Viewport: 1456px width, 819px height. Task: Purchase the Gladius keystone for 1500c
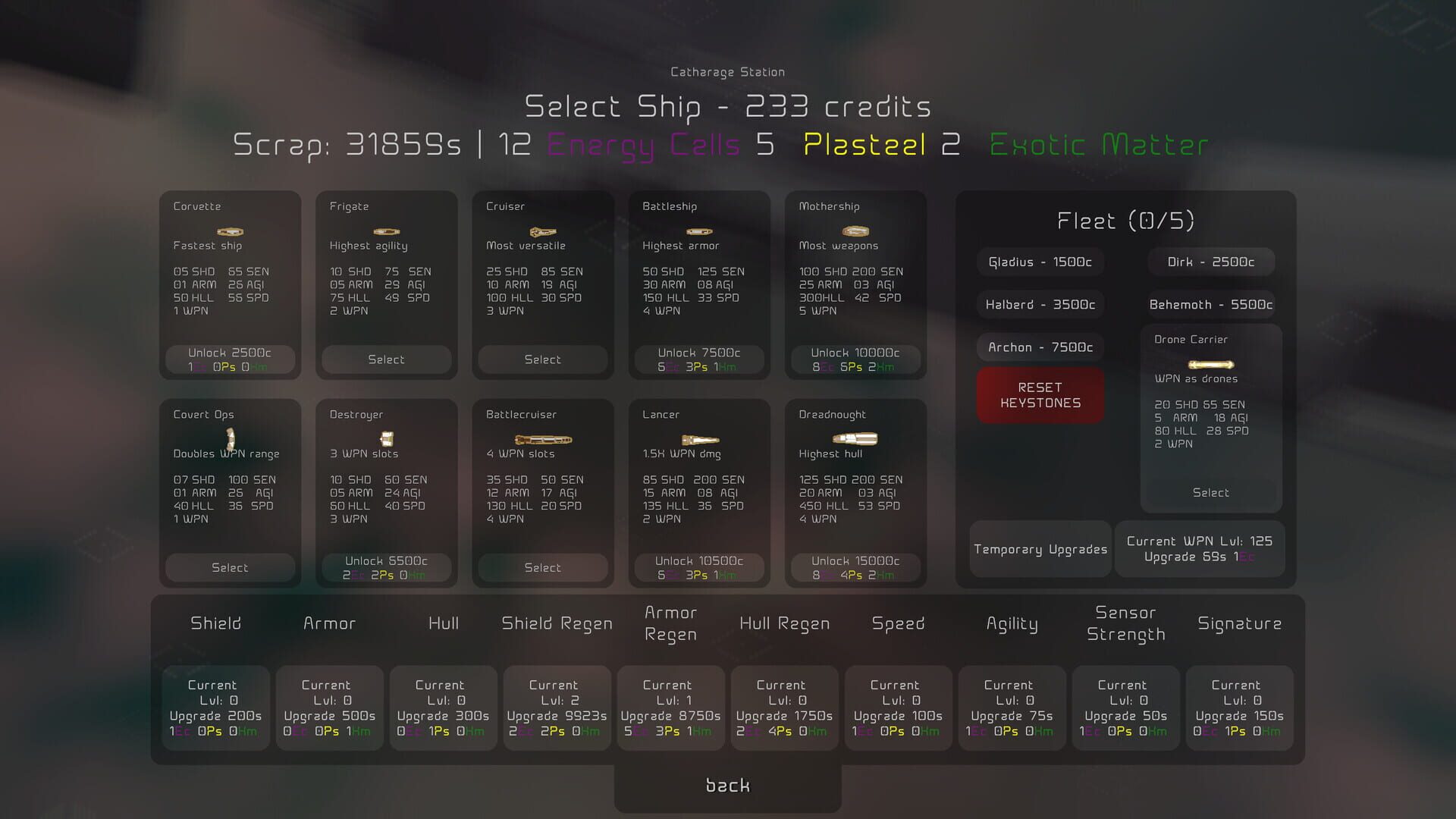1040,262
